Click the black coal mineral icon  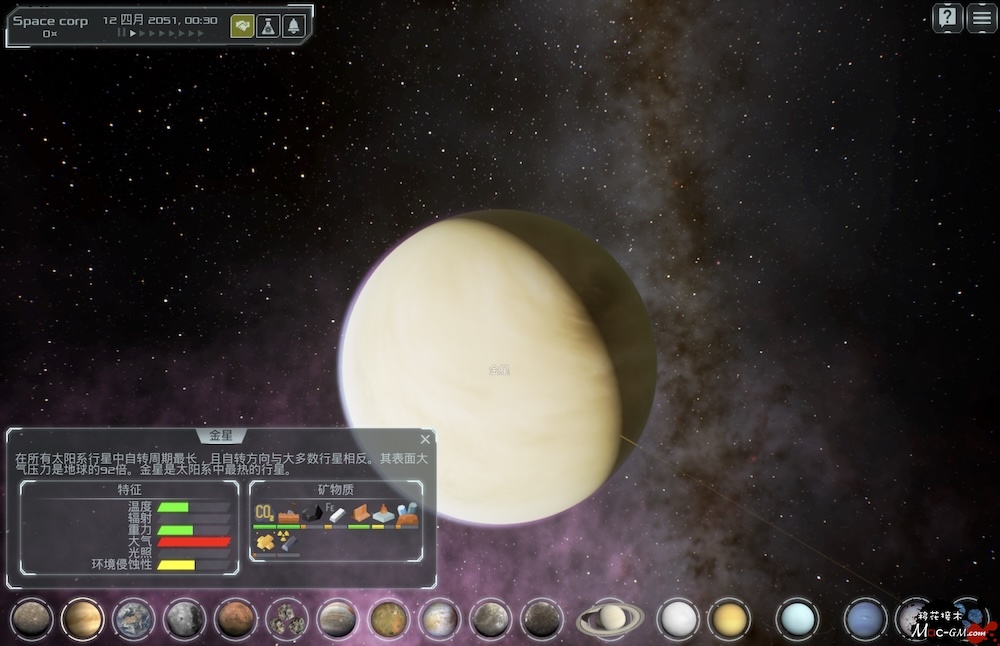[x=313, y=514]
